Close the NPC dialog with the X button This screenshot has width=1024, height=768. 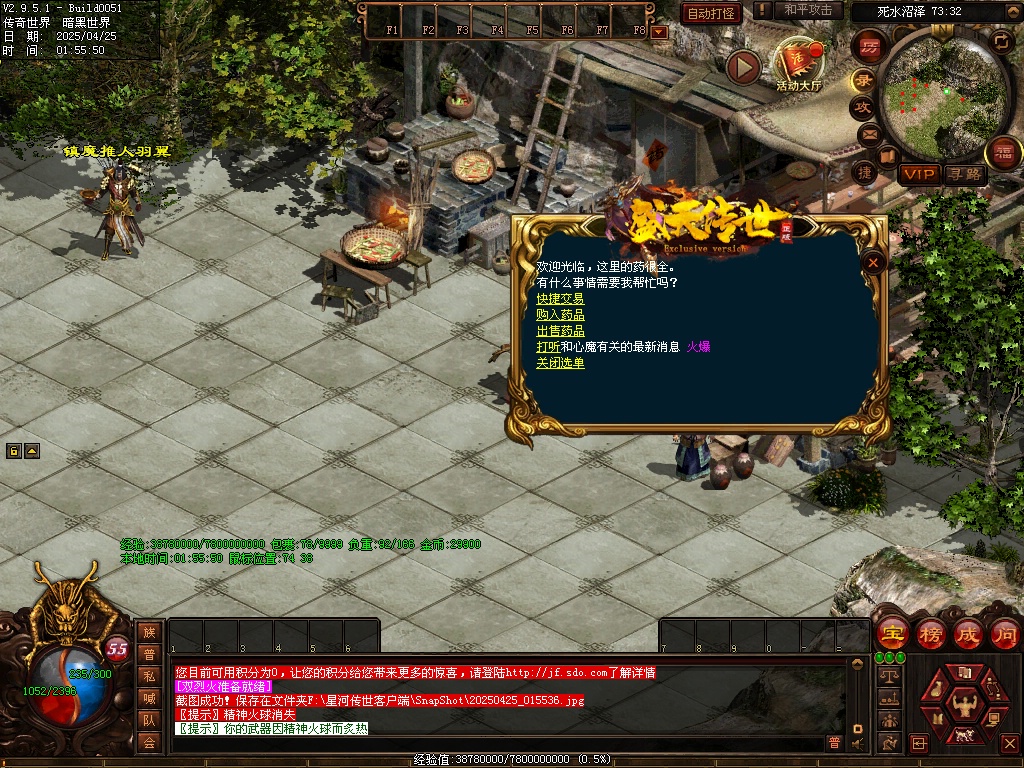(x=874, y=262)
